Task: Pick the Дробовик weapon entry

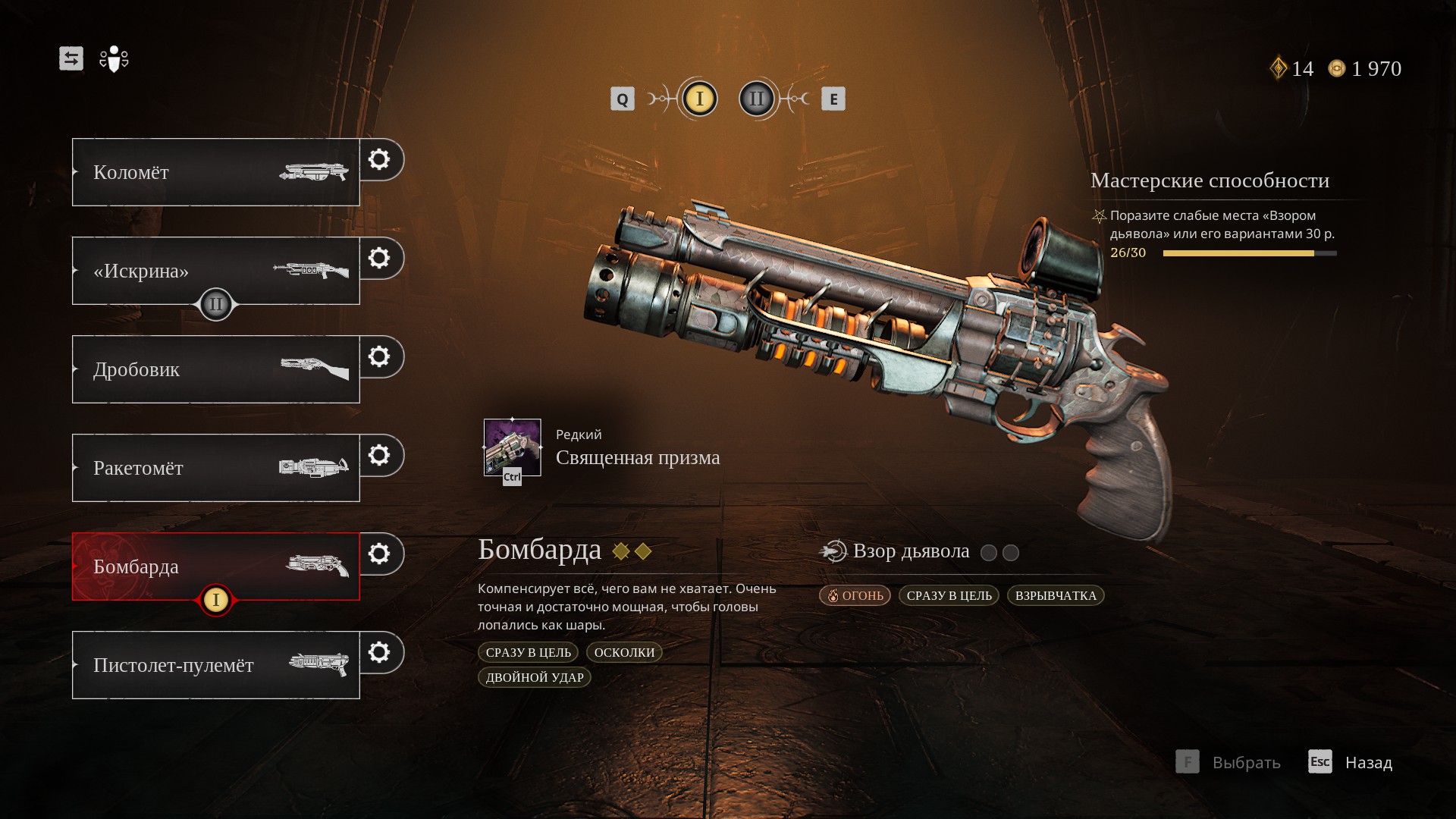Action: pyautogui.click(x=215, y=369)
